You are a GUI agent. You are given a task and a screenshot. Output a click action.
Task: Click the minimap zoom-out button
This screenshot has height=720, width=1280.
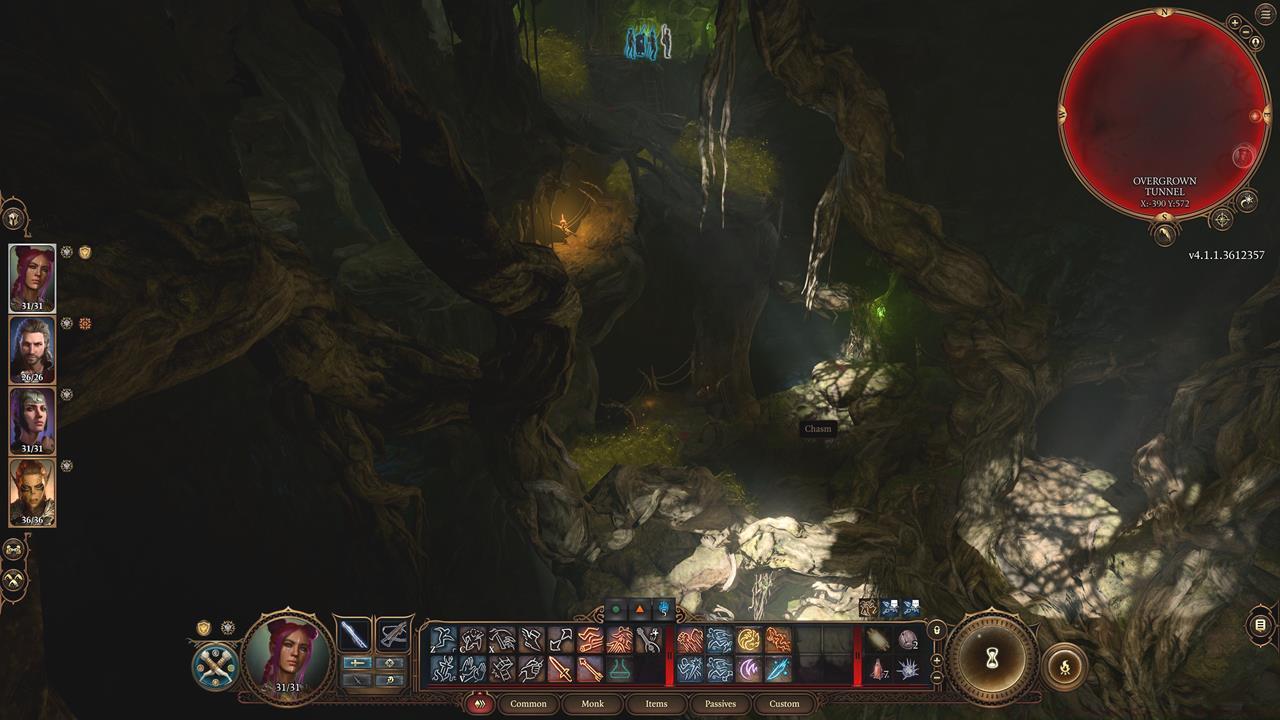click(x=1244, y=33)
